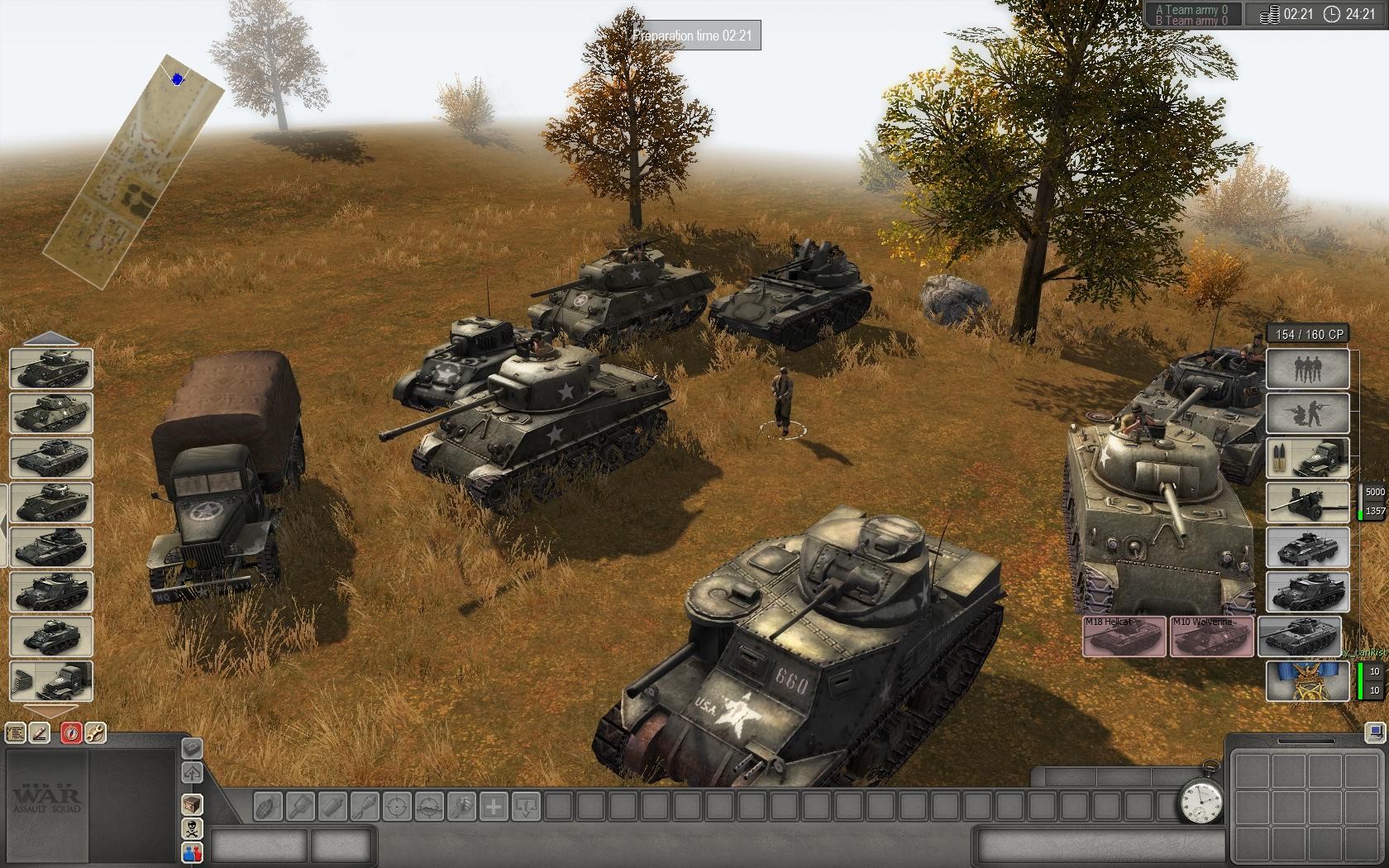
Task: Click the pencil notes icon
Action: pos(40,732)
